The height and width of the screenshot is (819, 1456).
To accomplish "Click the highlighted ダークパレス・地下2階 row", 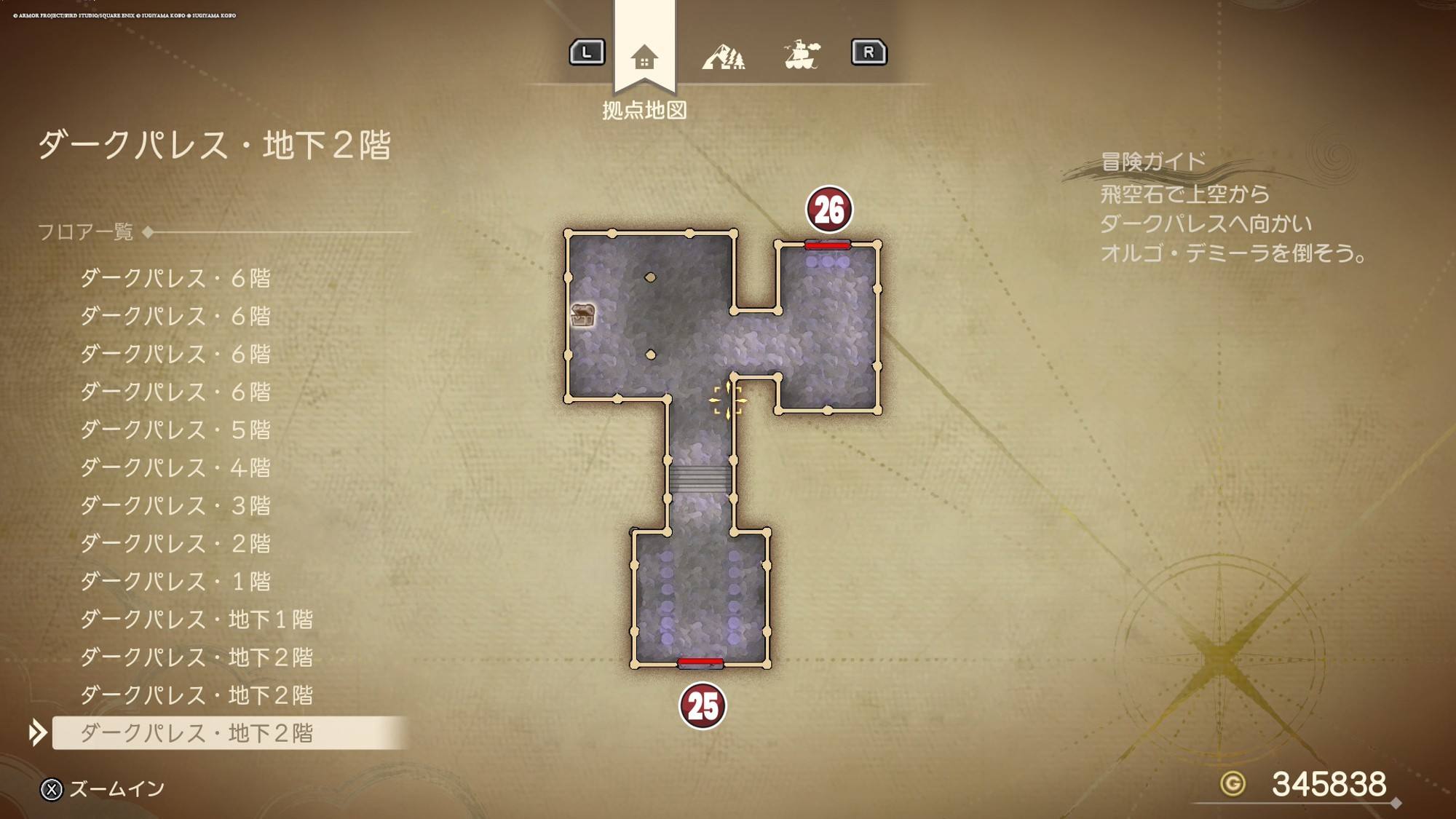I will [x=196, y=732].
